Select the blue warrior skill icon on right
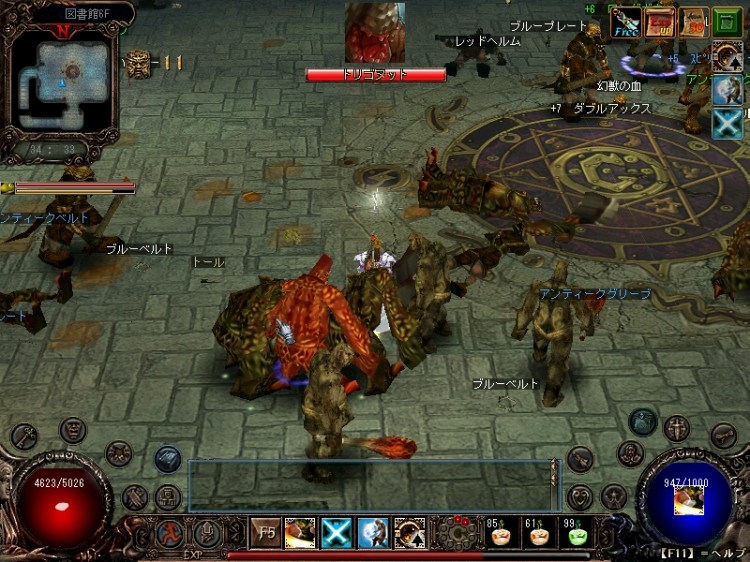This screenshot has height=562, width=750. [727, 89]
